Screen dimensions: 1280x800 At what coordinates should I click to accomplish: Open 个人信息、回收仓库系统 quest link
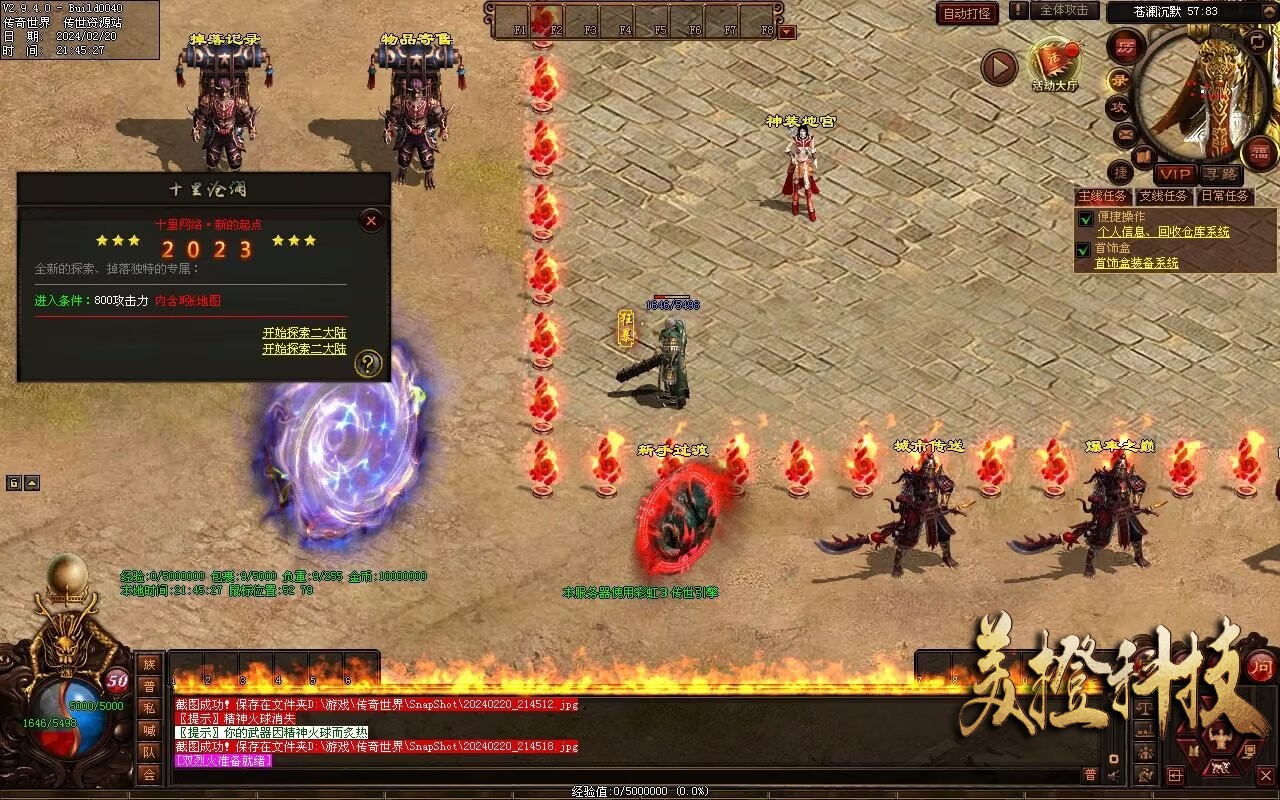pos(1163,232)
